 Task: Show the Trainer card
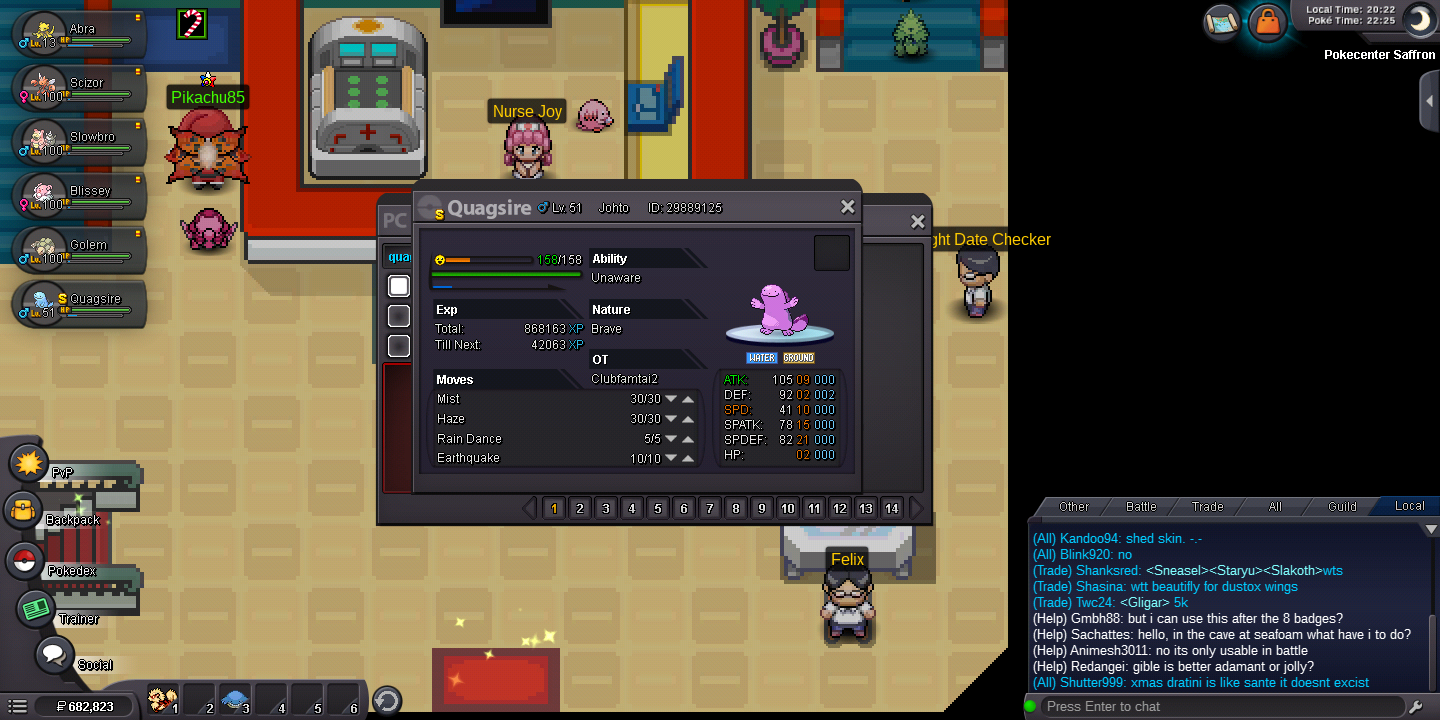click(36, 609)
